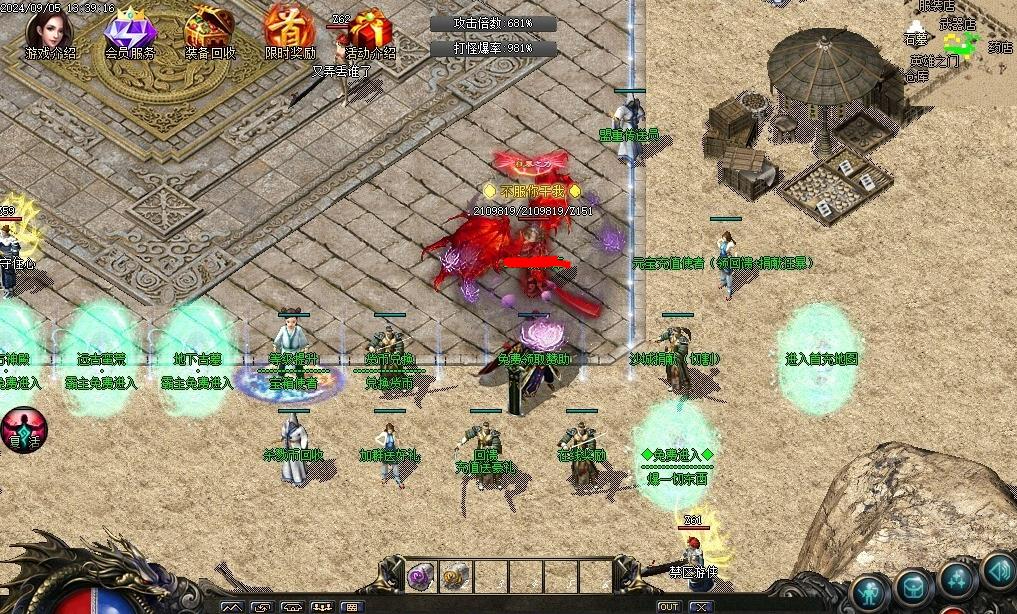Use the scroll item in the hotbar

coord(455,576)
